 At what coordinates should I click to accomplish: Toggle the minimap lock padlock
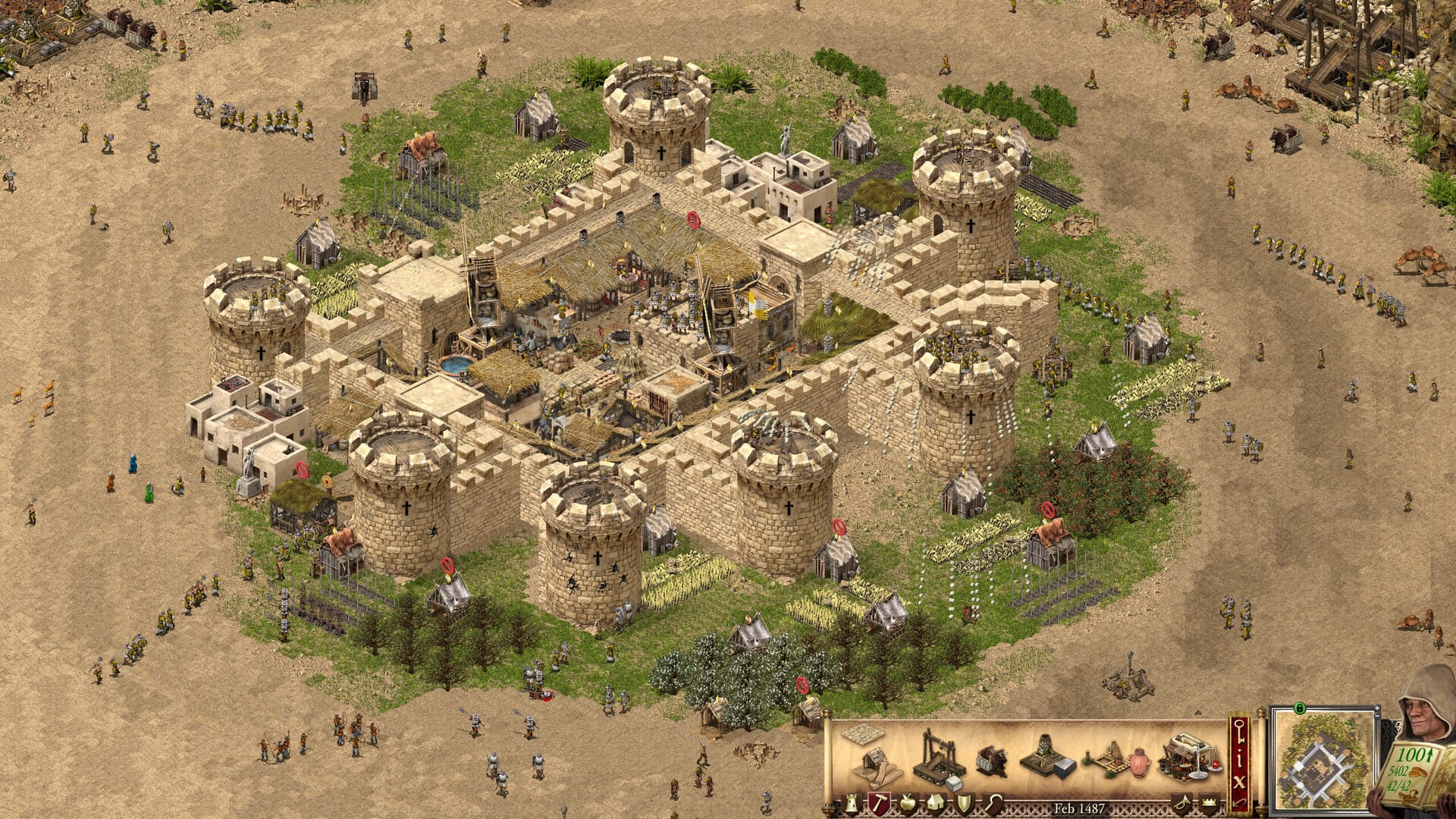(x=1300, y=708)
